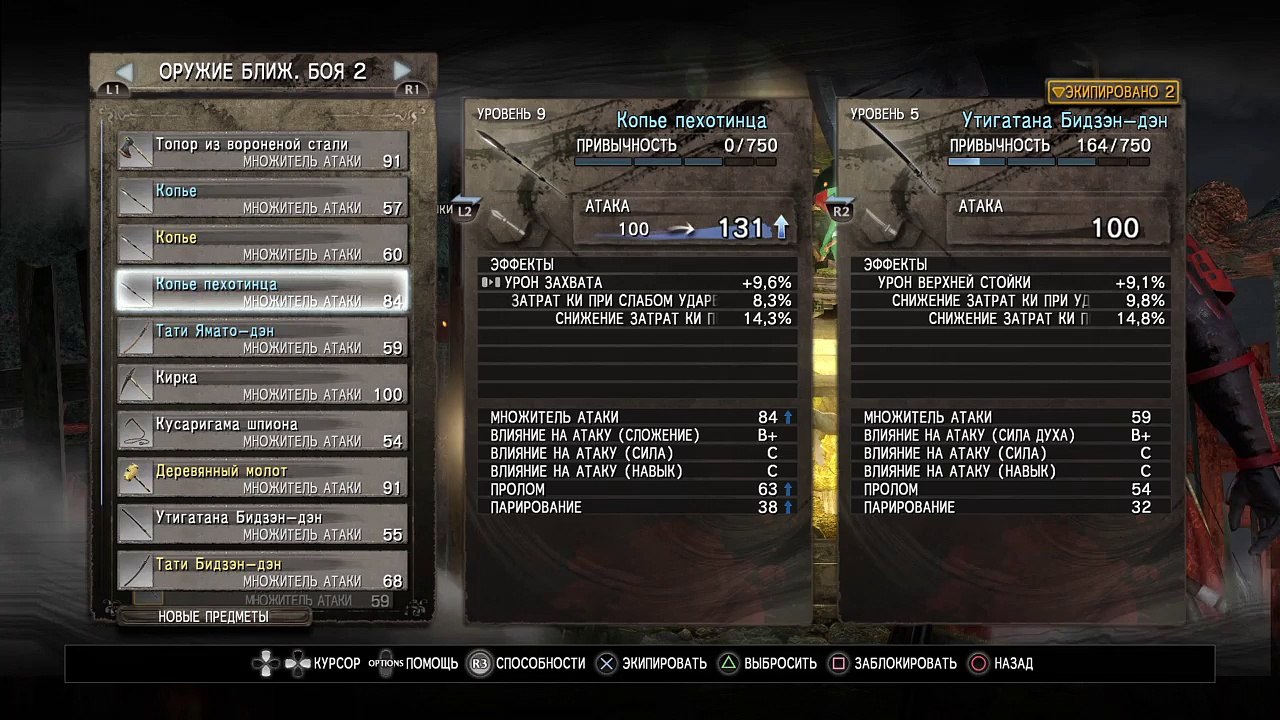This screenshot has width=1280, height=720.
Task: Click the Экипировано 2 tag
Action: coord(1113,92)
